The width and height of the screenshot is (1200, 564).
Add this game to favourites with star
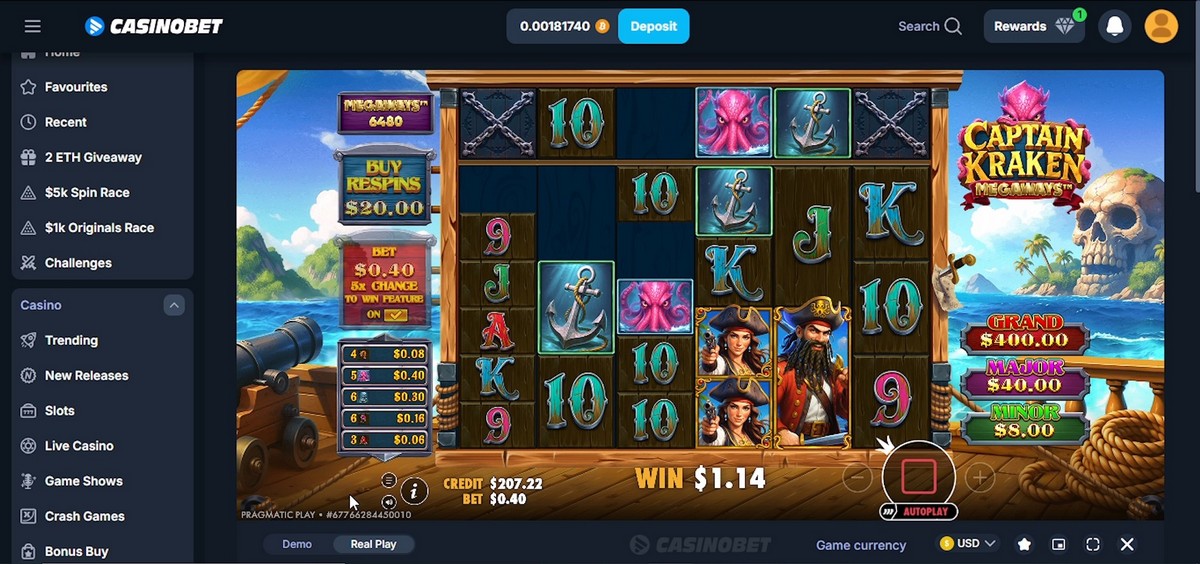tap(1024, 544)
